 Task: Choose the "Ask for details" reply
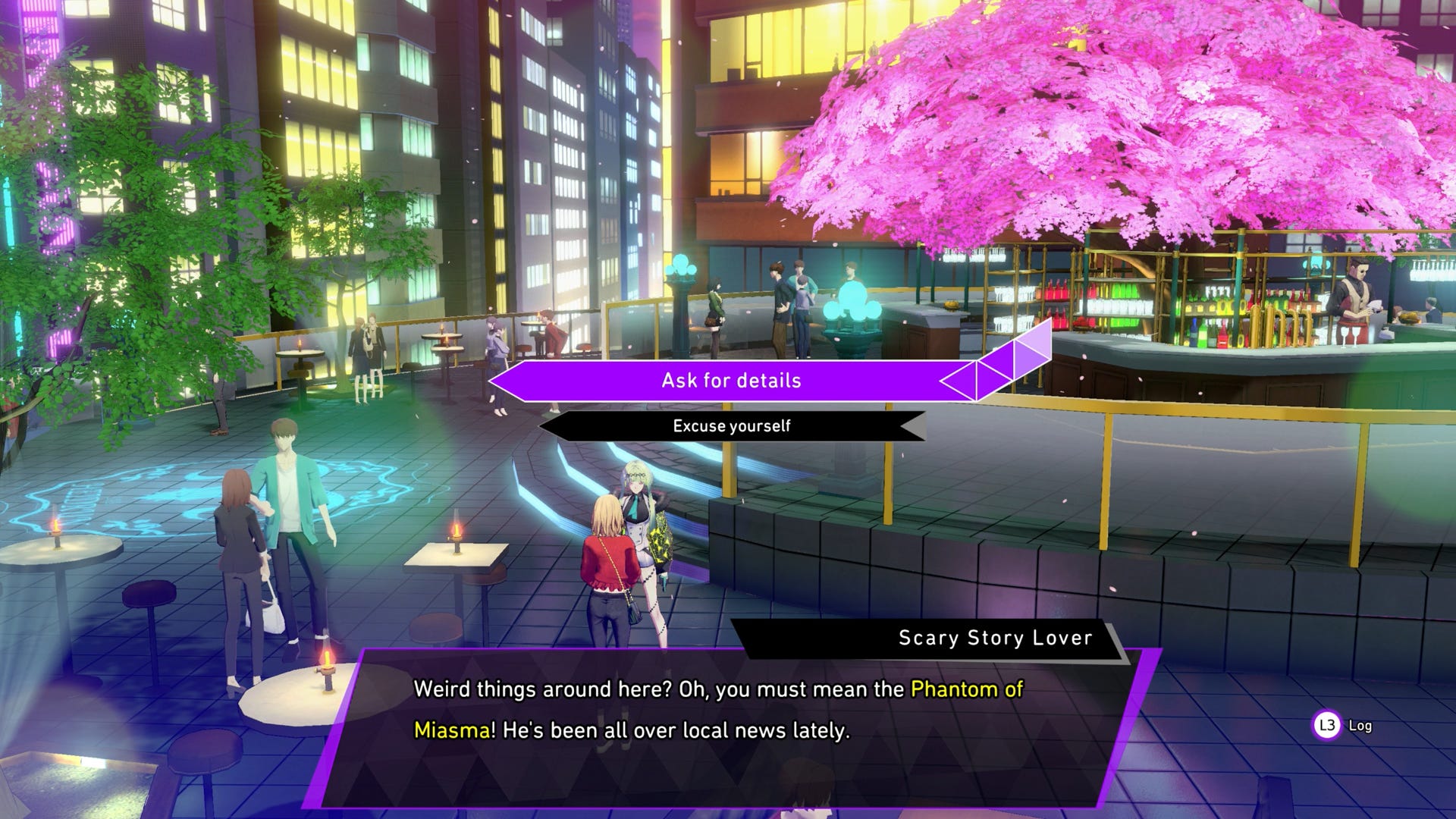coord(731,381)
